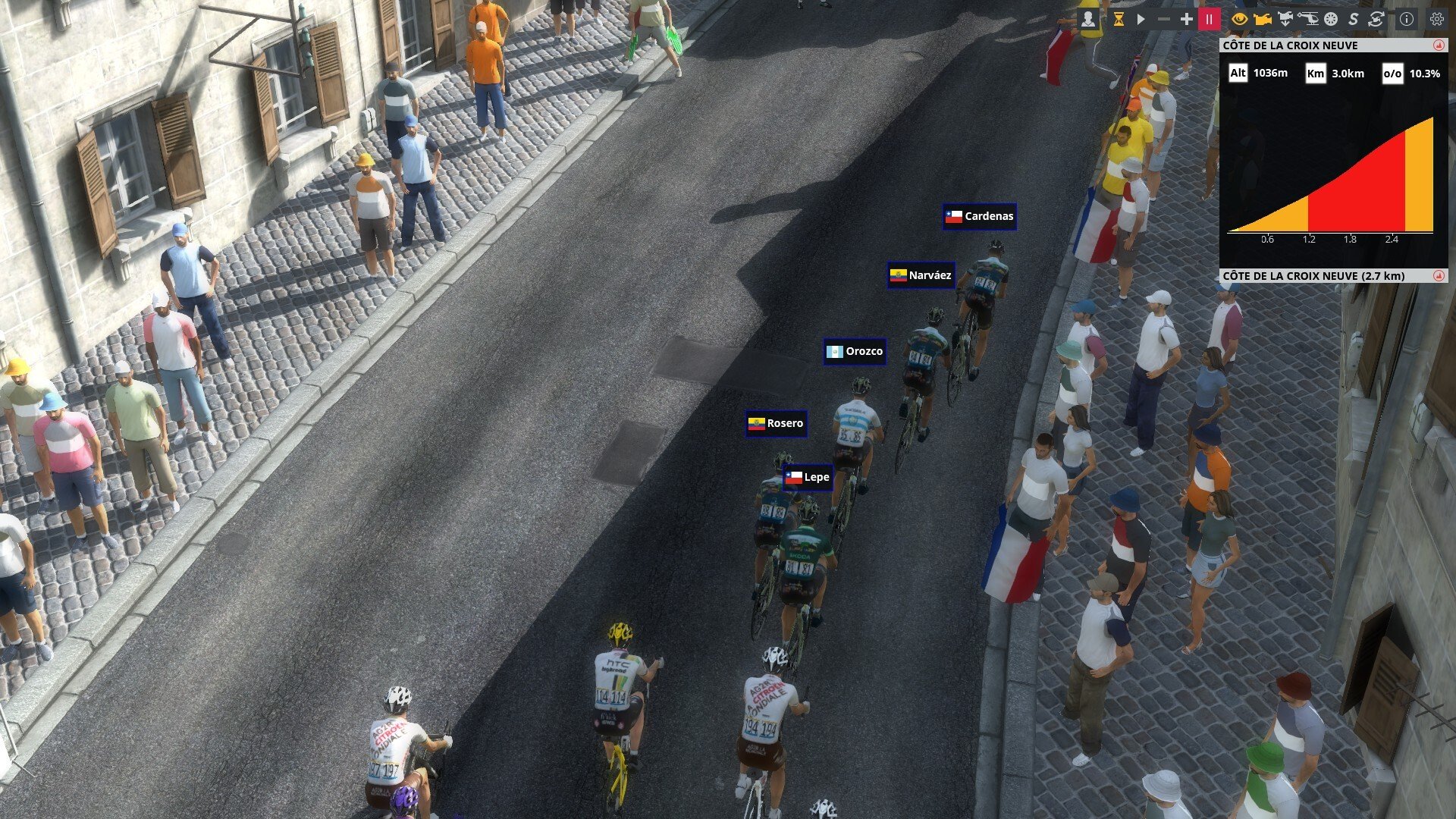Viewport: 1456px width, 819px height.
Task: Resume the race with the play button
Action: (1141, 20)
